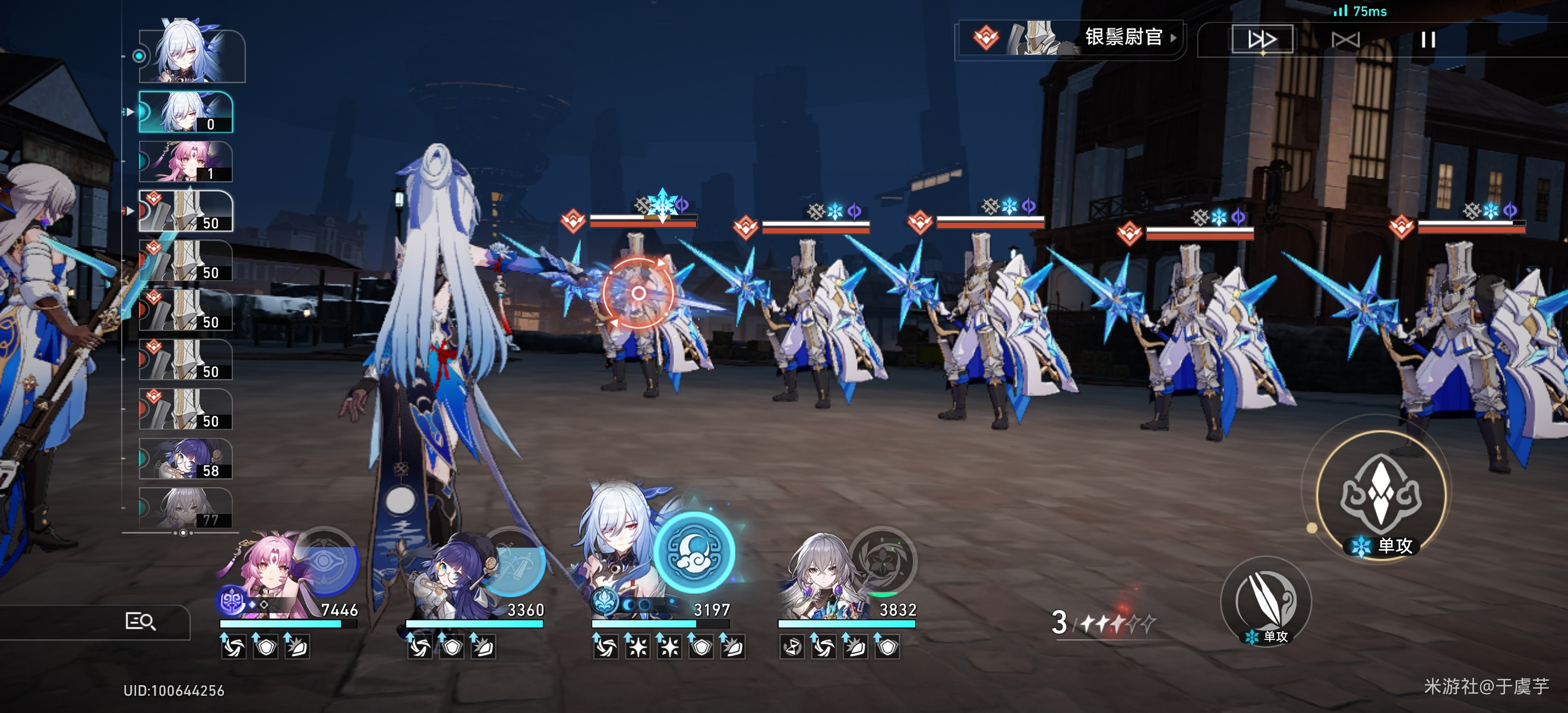Toggle the auto-battle button

point(1345,40)
